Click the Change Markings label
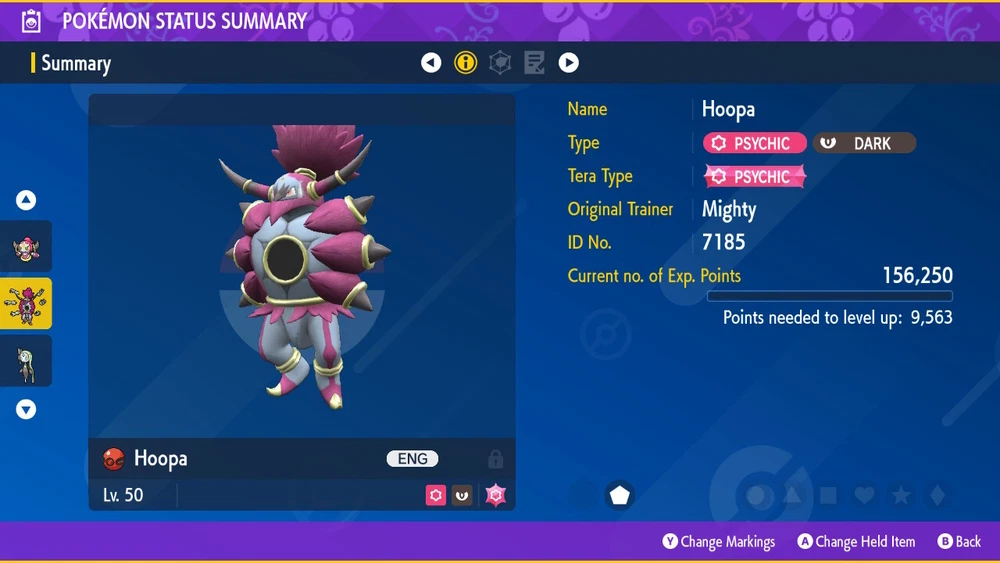This screenshot has width=1000, height=563. click(x=727, y=542)
